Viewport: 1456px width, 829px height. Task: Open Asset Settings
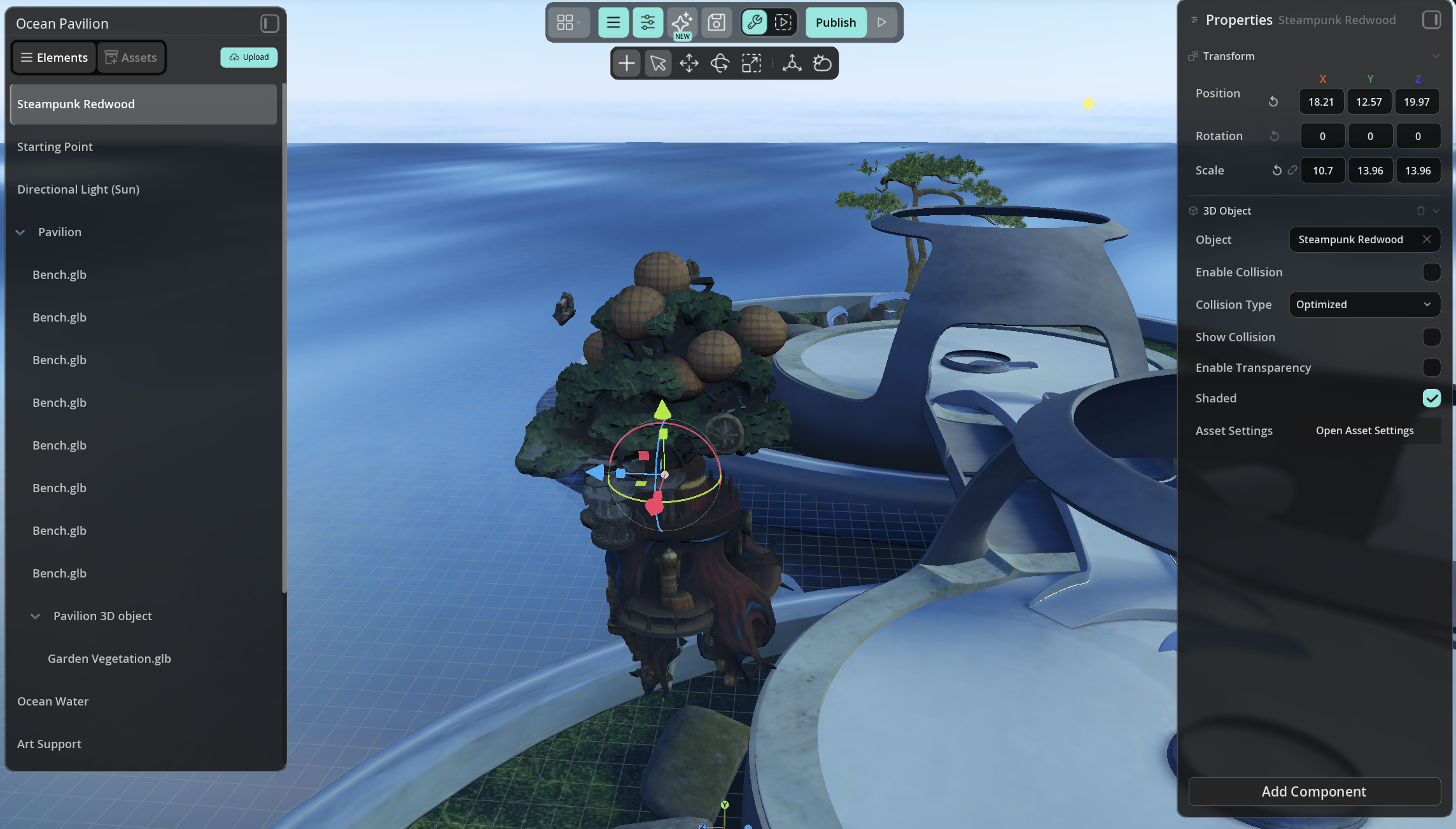click(x=1364, y=431)
